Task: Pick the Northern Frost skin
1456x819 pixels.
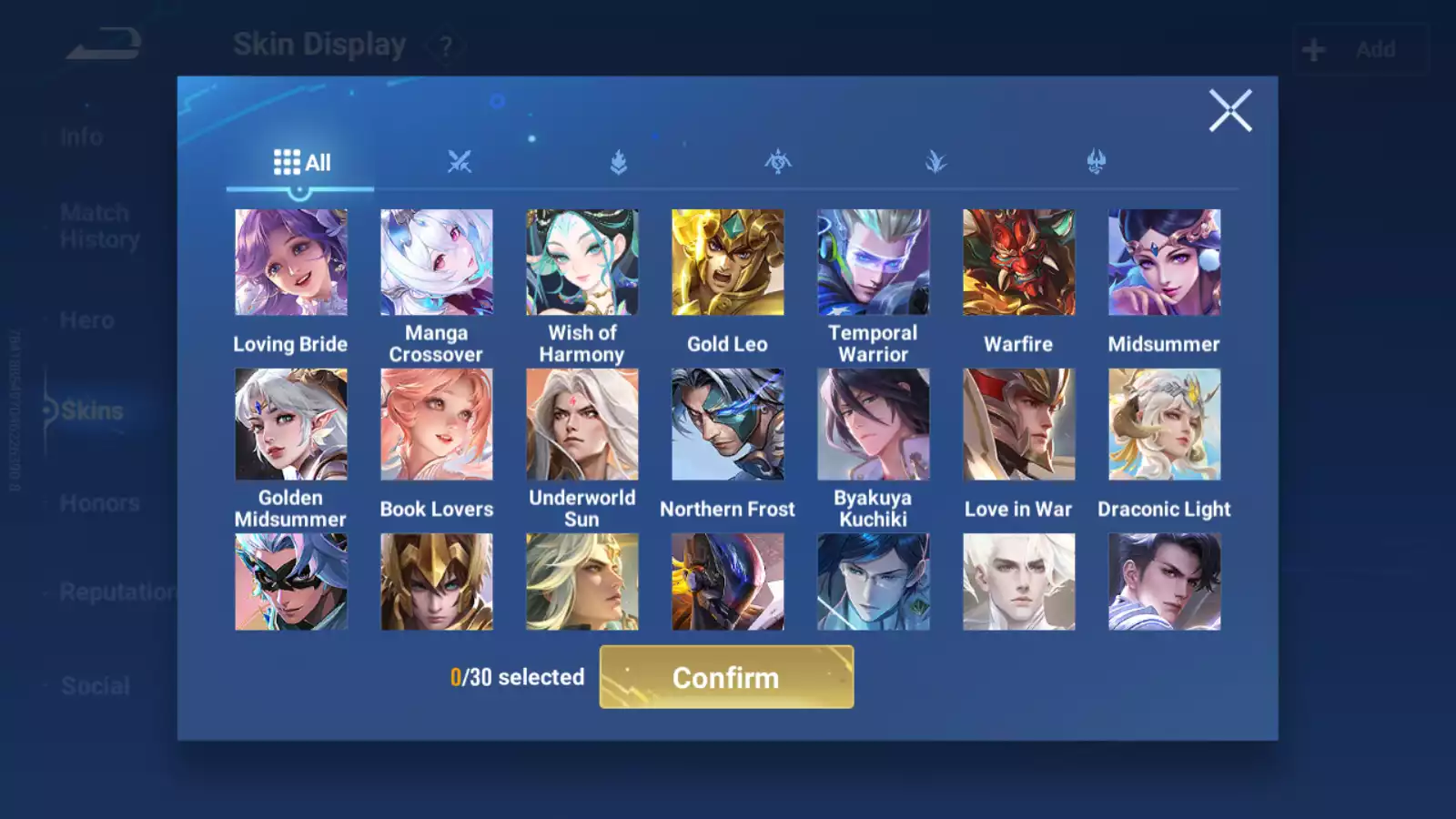Action: click(728, 424)
